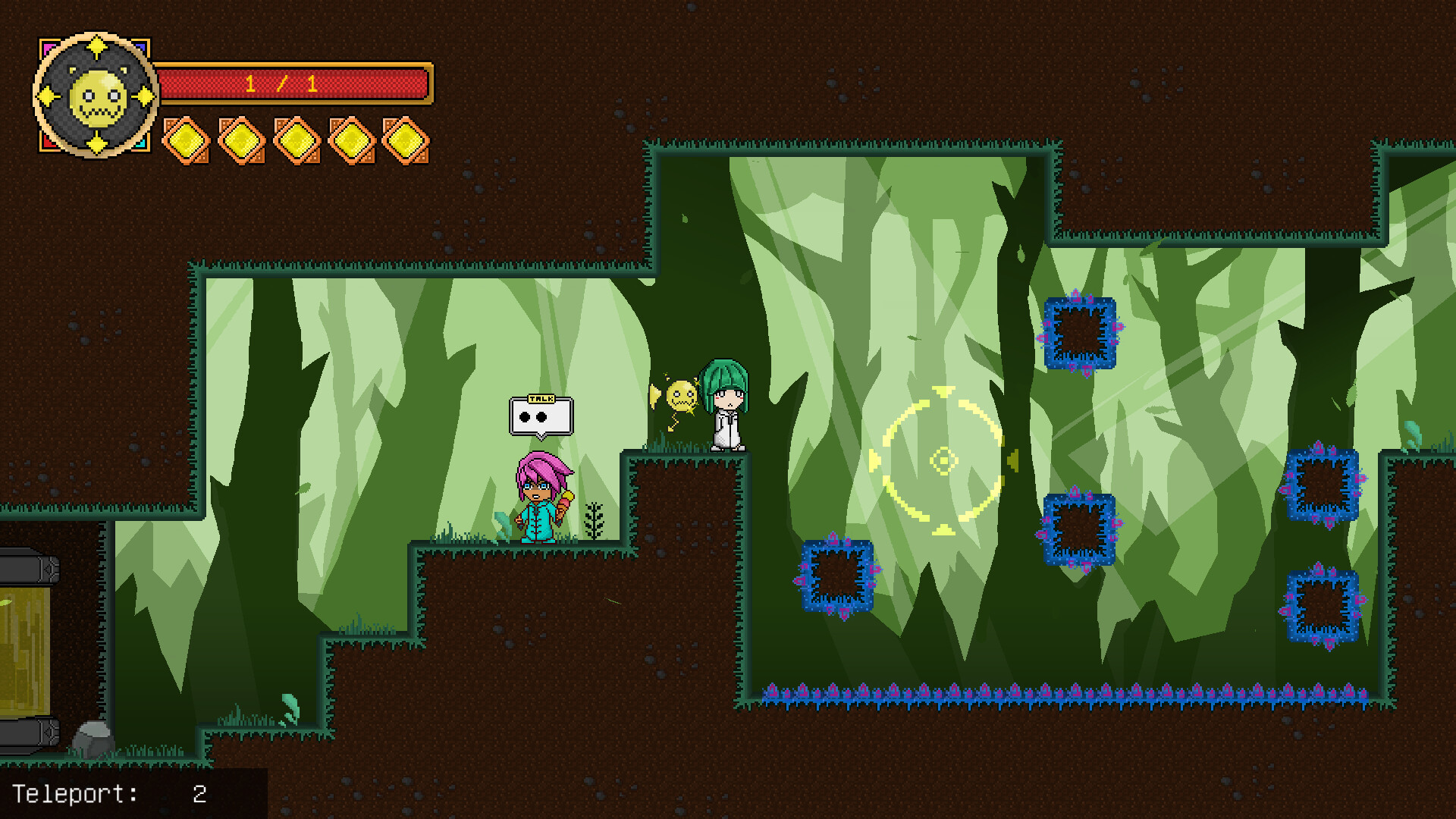Click the small rock beside the machine
Screen dimensions: 1456x819
pyautogui.click(x=93, y=740)
